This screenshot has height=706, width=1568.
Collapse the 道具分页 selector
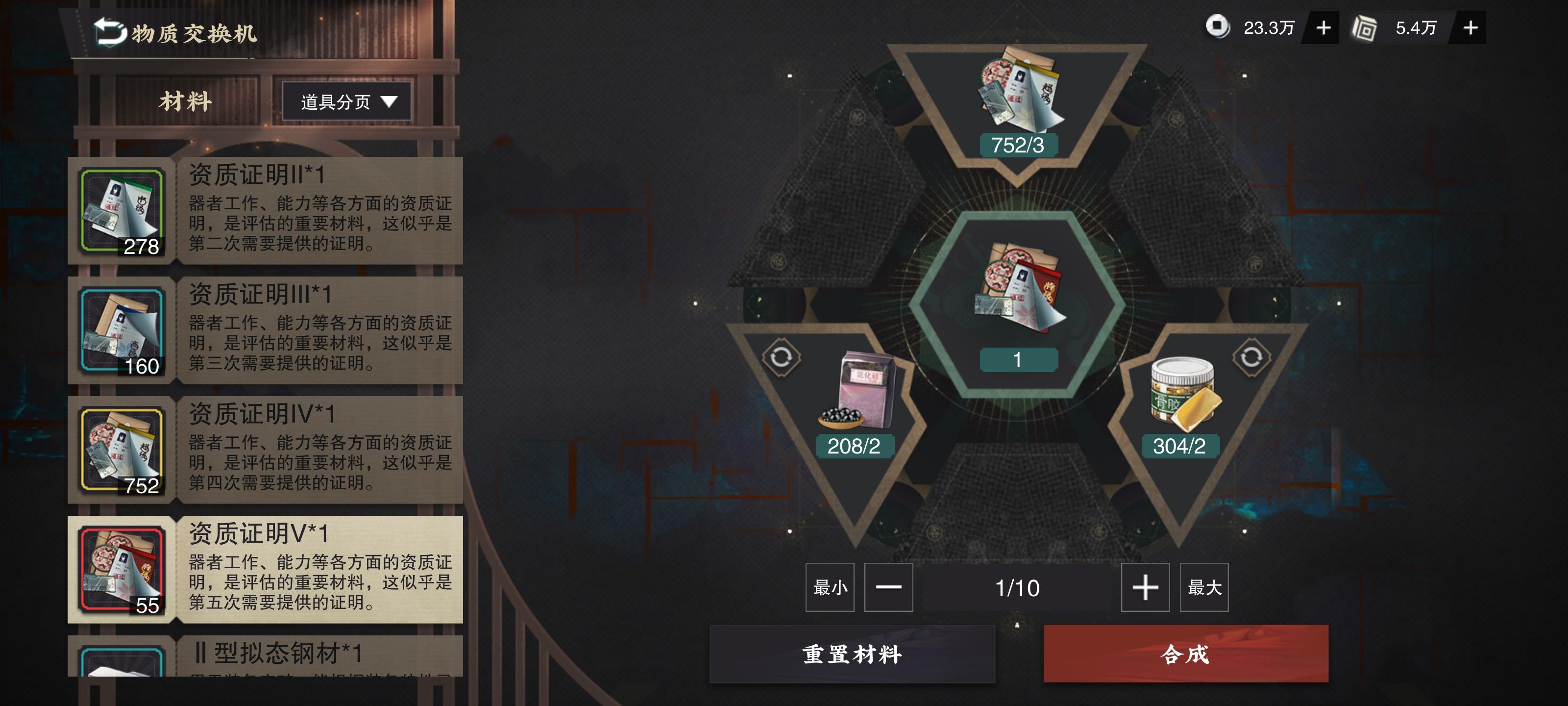347,101
